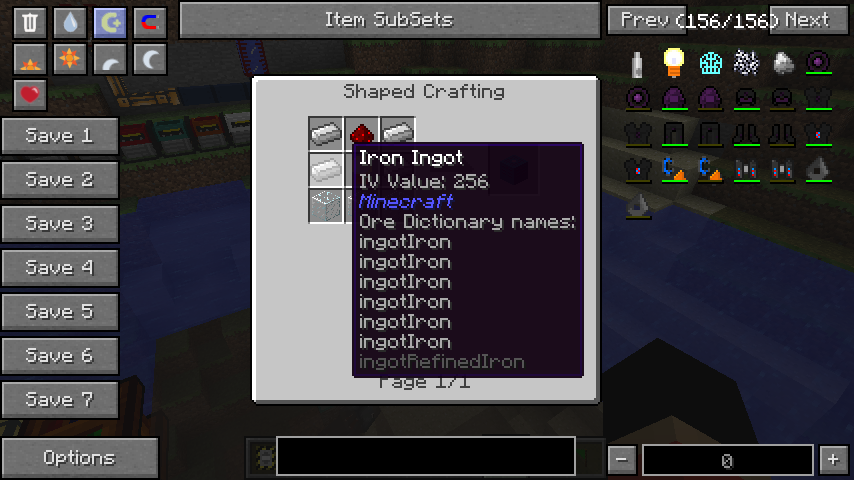The width and height of the screenshot is (854, 480).
Task: Increase item quantity with the plus button
Action: [x=833, y=460]
